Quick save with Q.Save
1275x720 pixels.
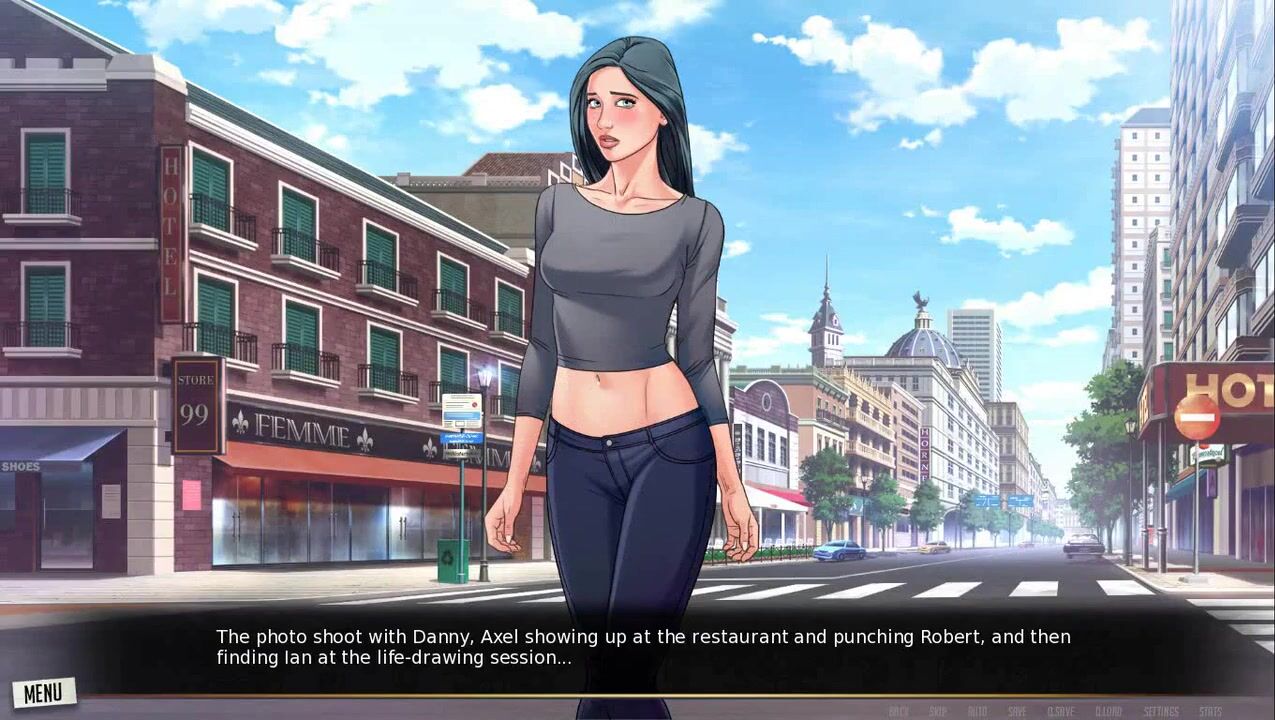click(x=1060, y=711)
